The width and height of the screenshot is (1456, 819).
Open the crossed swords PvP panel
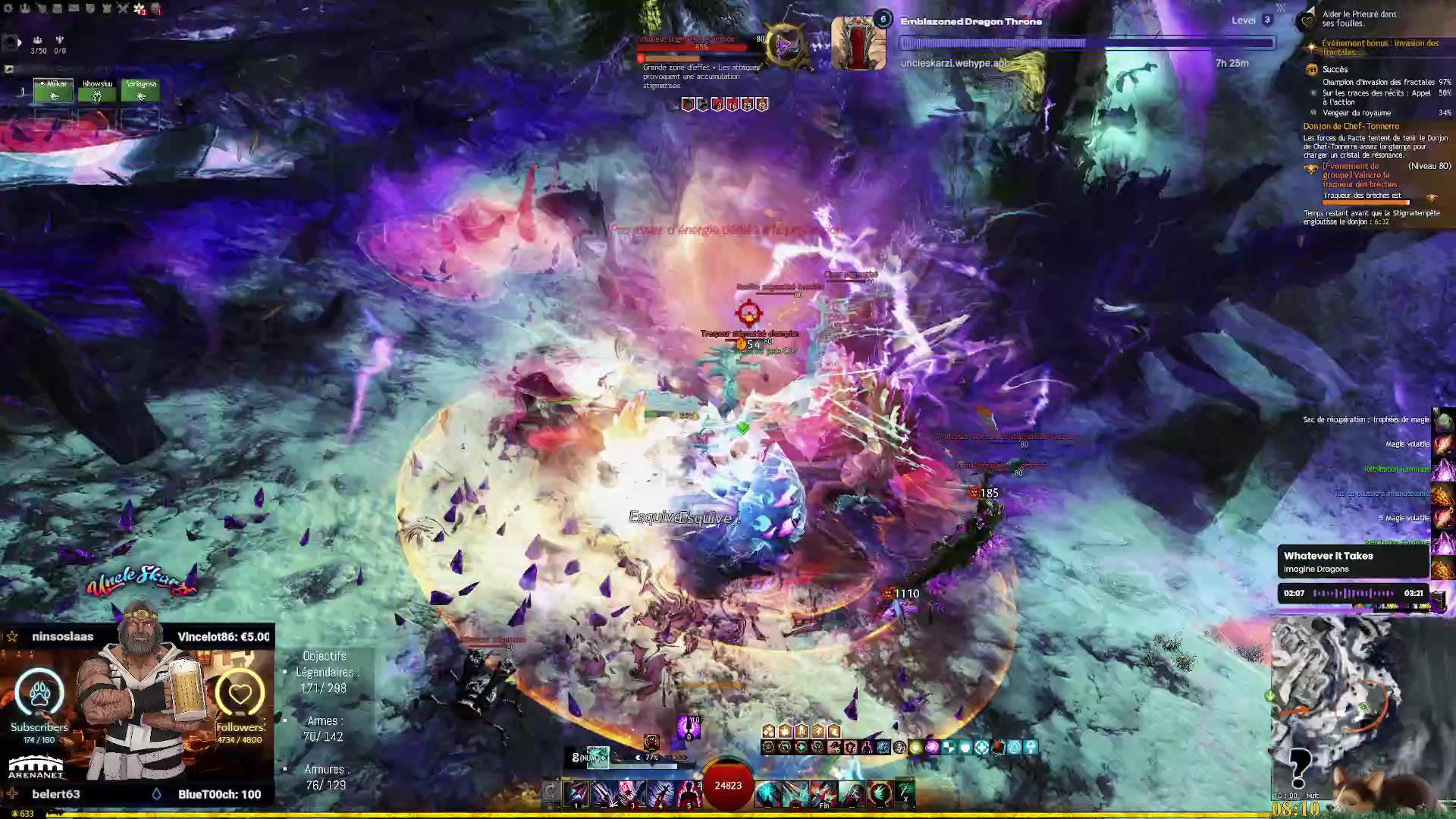(123, 8)
